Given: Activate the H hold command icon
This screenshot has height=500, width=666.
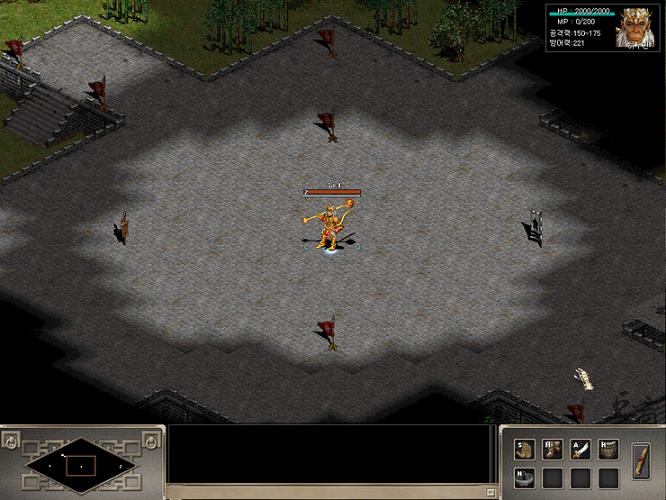Looking at the screenshot, I should (608, 450).
